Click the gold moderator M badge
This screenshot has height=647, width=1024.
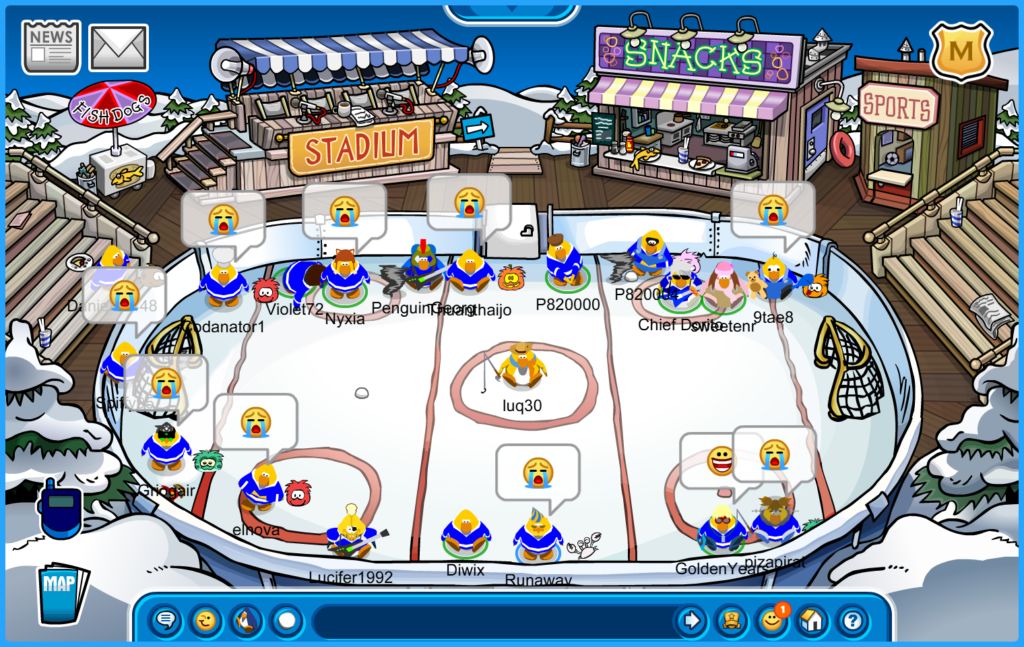click(960, 49)
